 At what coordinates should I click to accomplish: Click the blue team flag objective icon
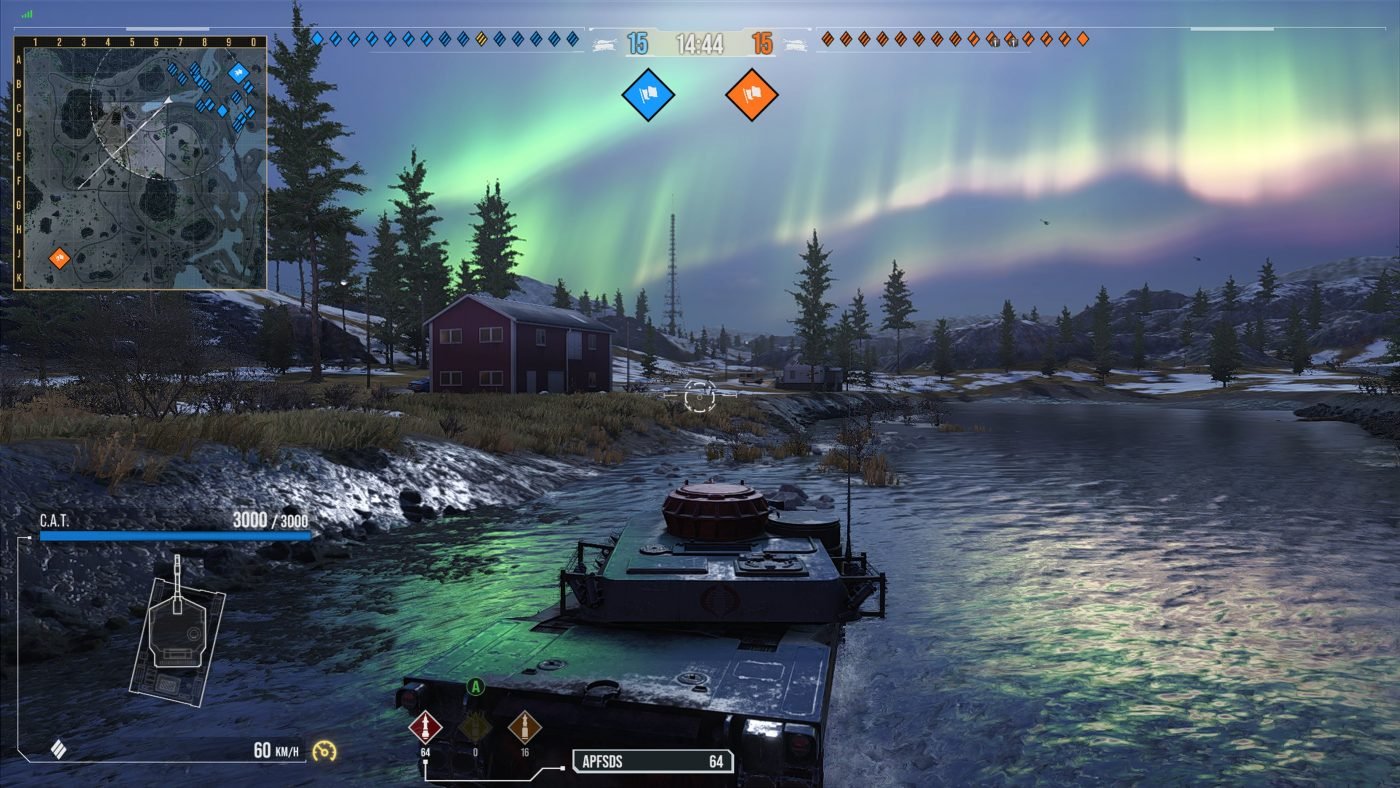click(x=648, y=95)
